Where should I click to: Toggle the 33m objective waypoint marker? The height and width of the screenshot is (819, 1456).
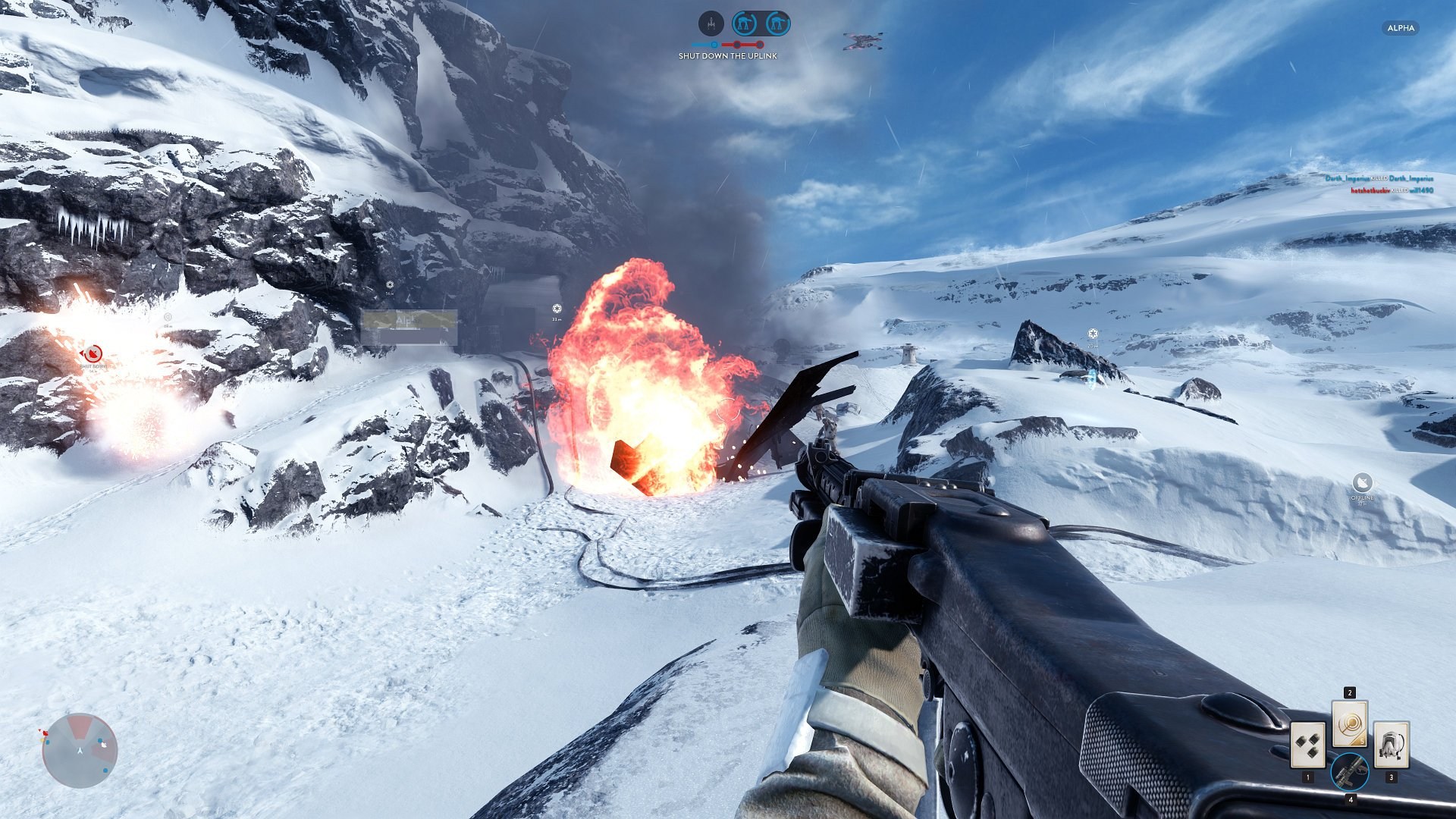(557, 307)
